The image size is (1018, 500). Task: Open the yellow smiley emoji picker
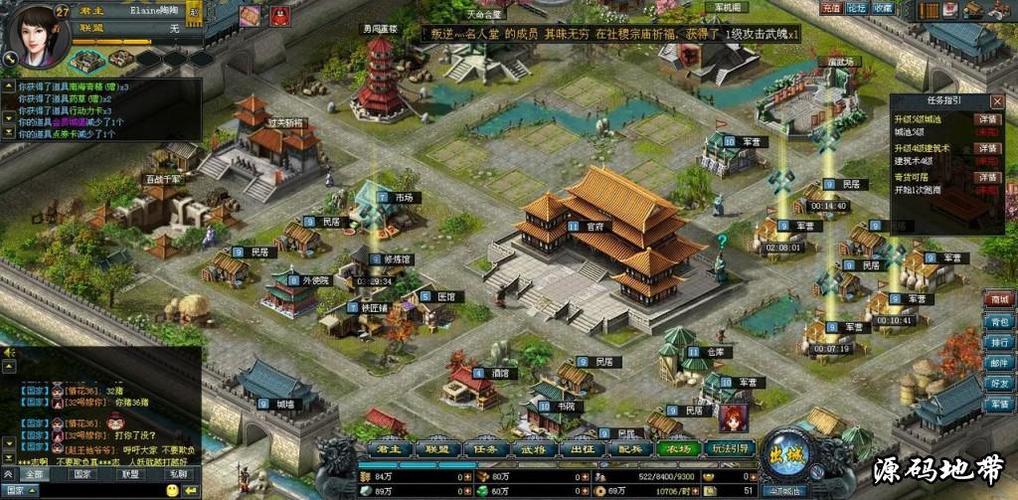pyautogui.click(x=173, y=491)
